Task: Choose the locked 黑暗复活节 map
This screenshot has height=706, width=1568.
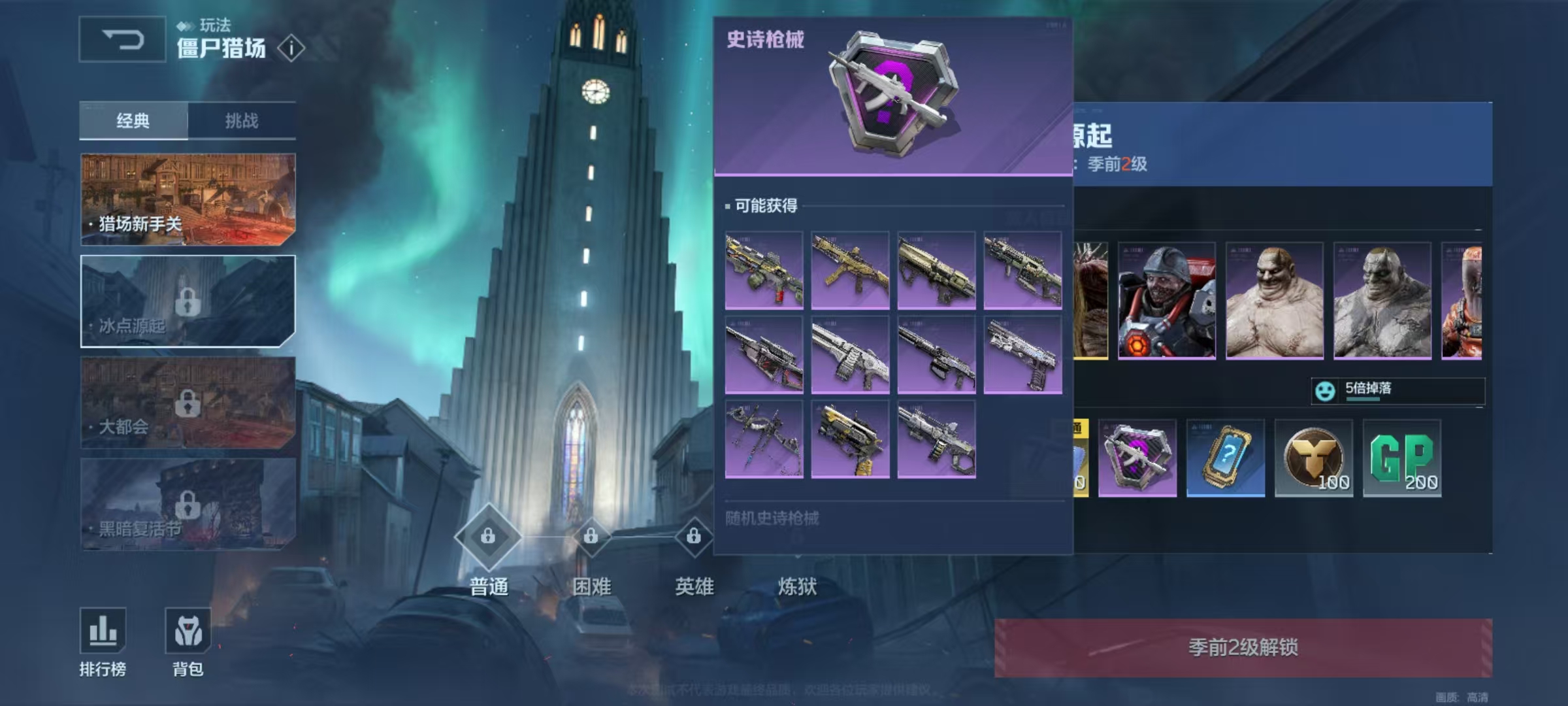Action: (x=188, y=504)
